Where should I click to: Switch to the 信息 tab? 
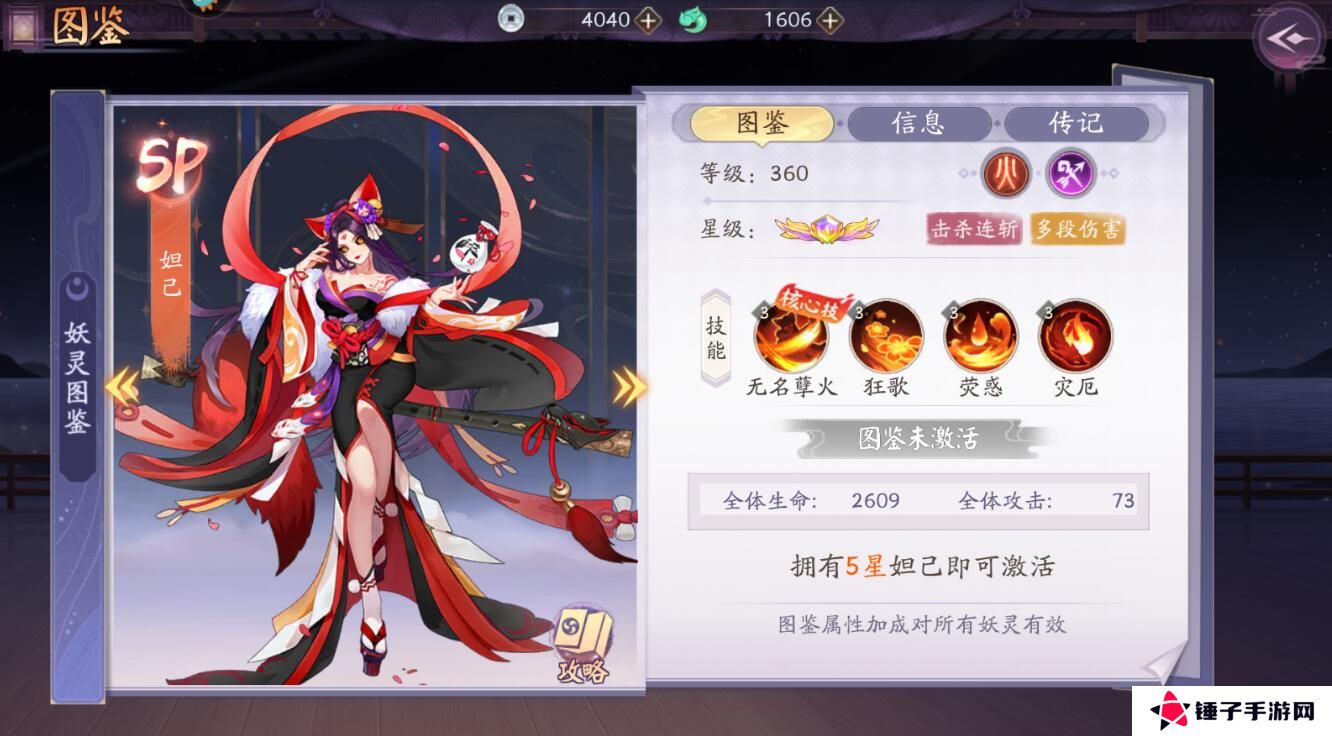coord(921,123)
